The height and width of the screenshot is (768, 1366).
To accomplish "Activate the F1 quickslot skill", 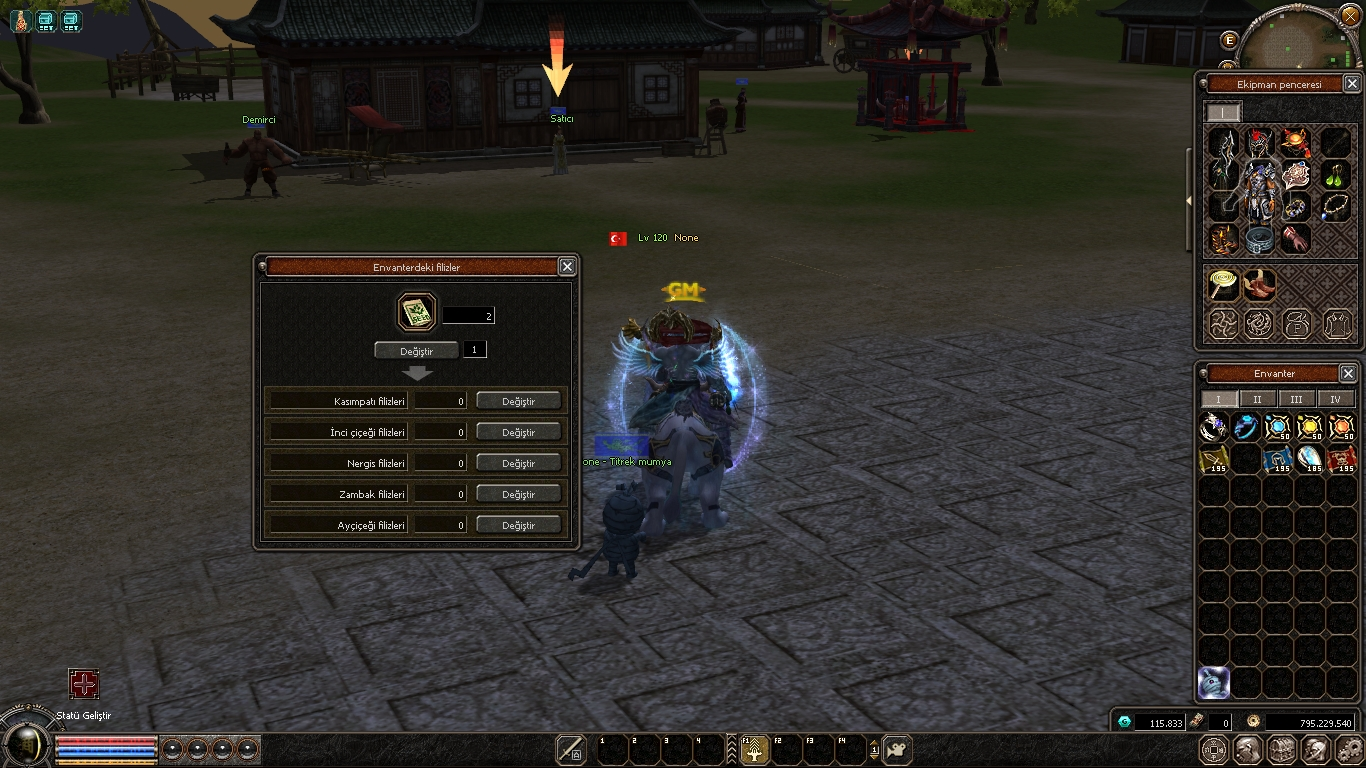I will tap(755, 750).
